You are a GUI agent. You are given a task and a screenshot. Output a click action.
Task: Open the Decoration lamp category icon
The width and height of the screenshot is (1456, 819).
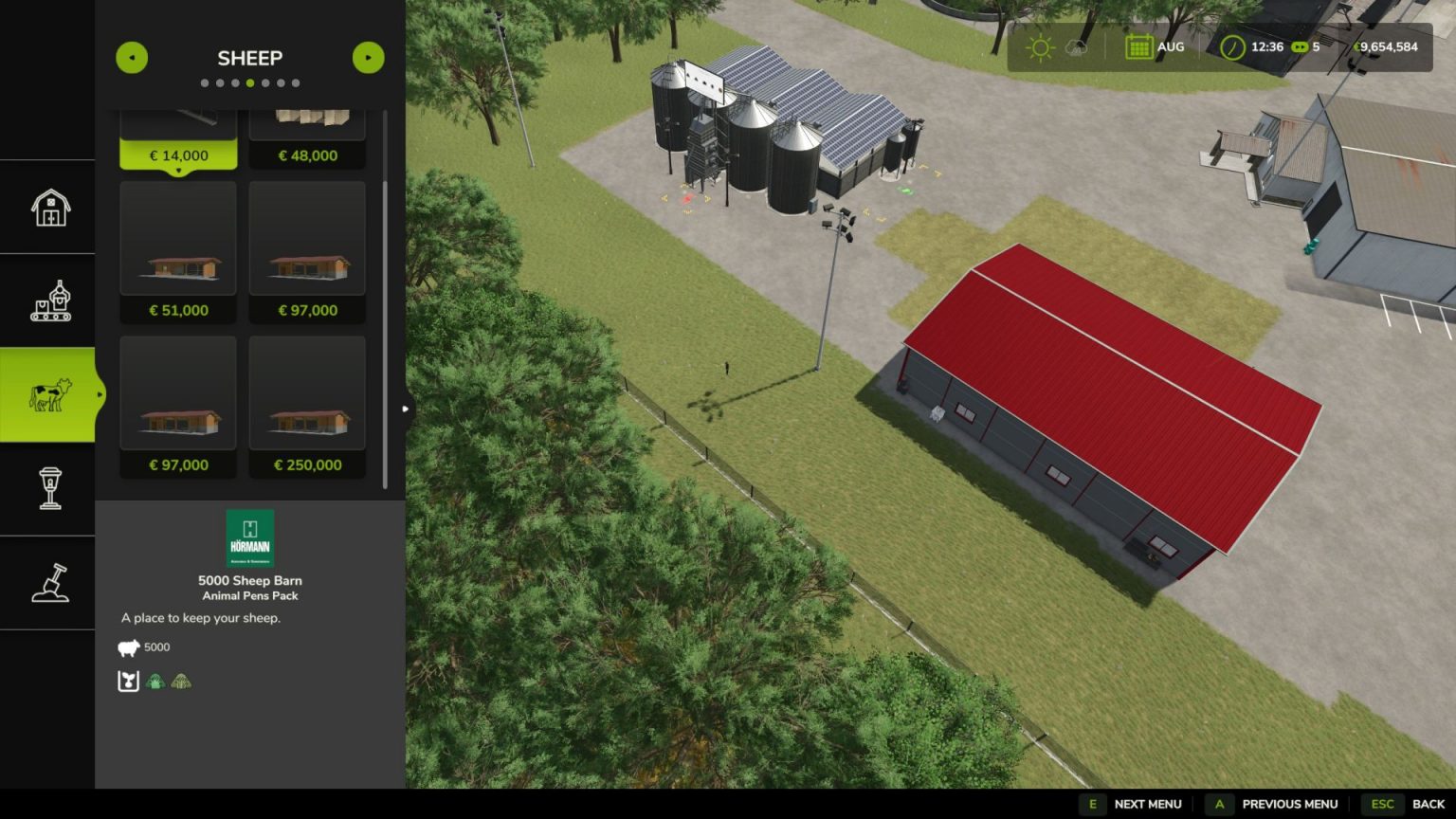pos(48,487)
